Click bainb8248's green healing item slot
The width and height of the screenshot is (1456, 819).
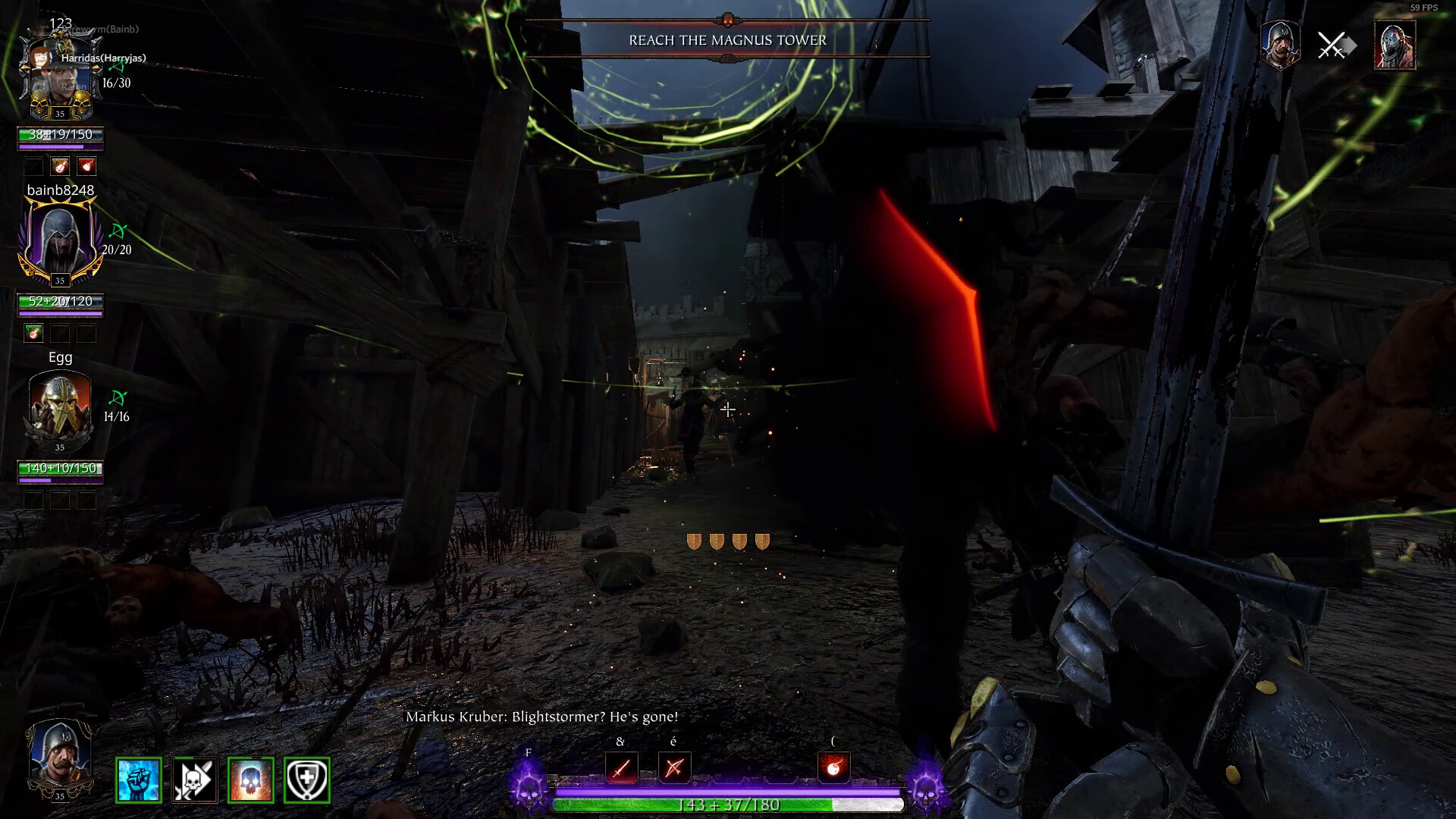(x=33, y=333)
